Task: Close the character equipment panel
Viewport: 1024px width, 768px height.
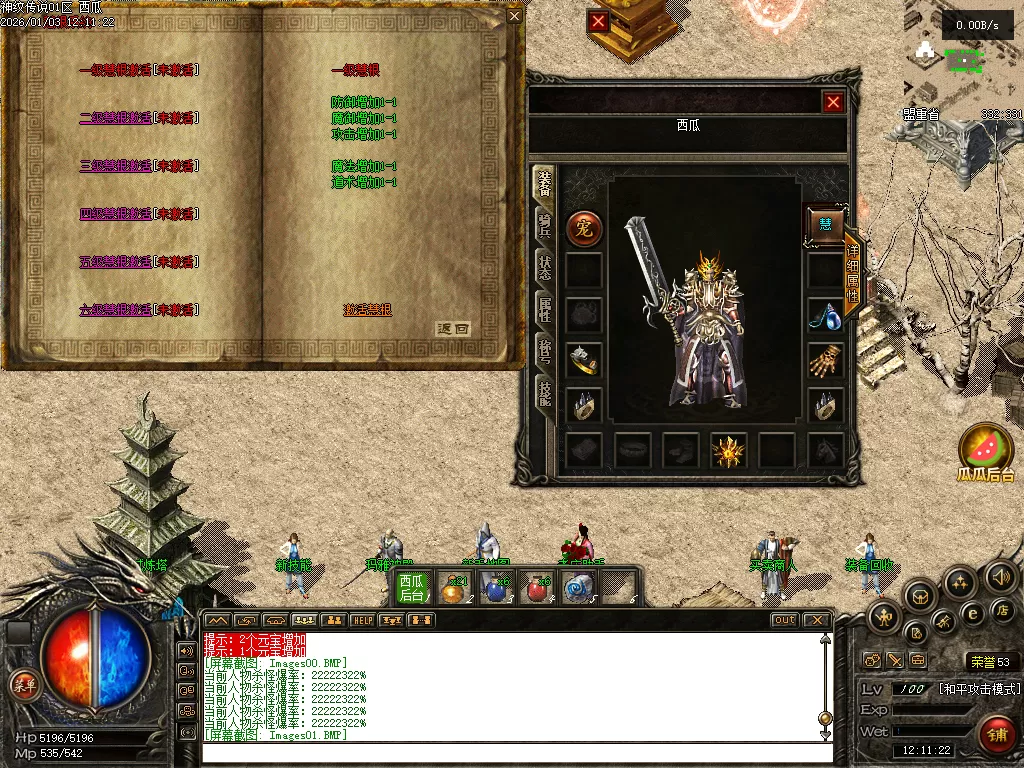Action: tap(833, 102)
